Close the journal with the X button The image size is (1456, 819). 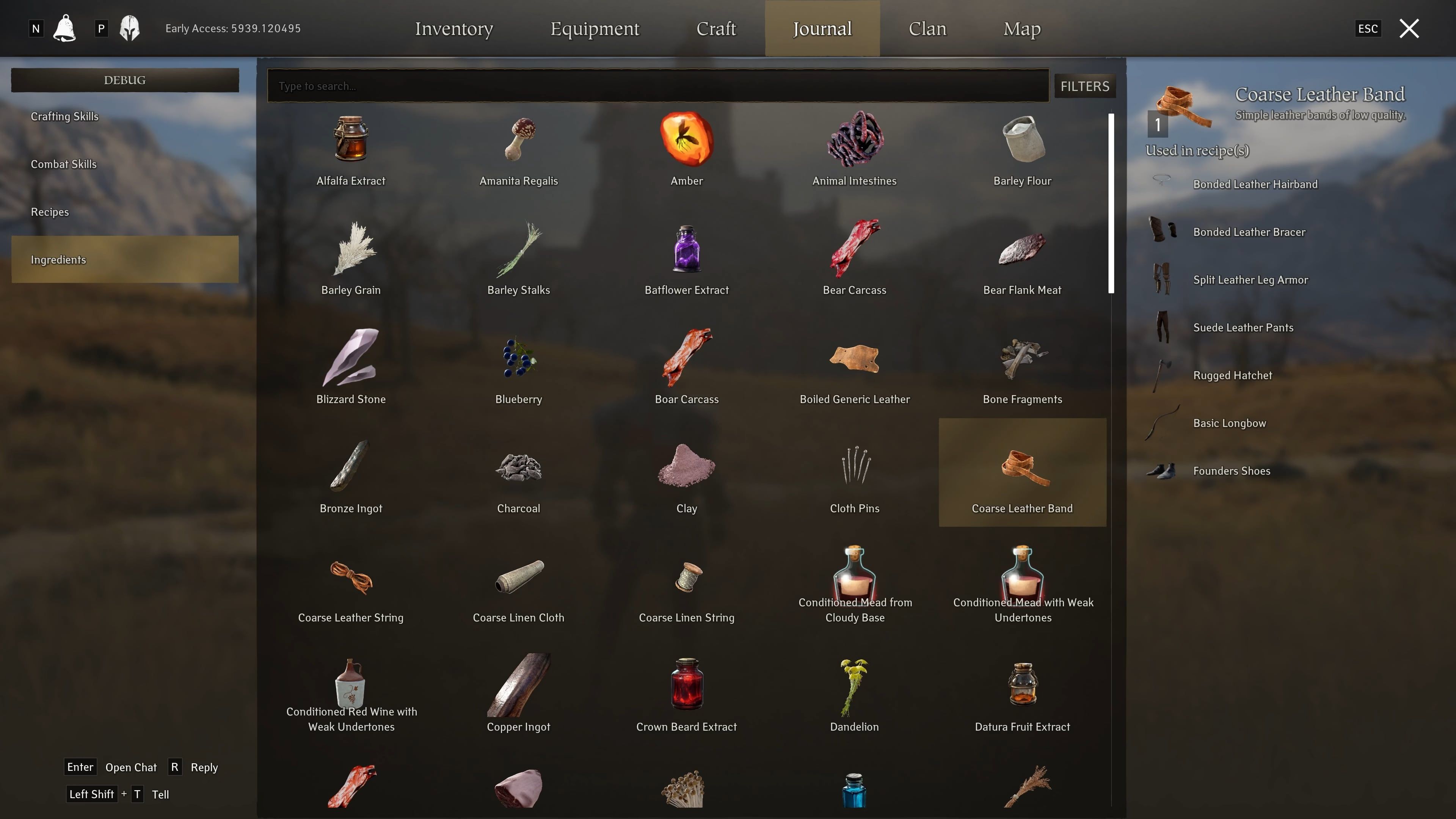pos(1409,28)
